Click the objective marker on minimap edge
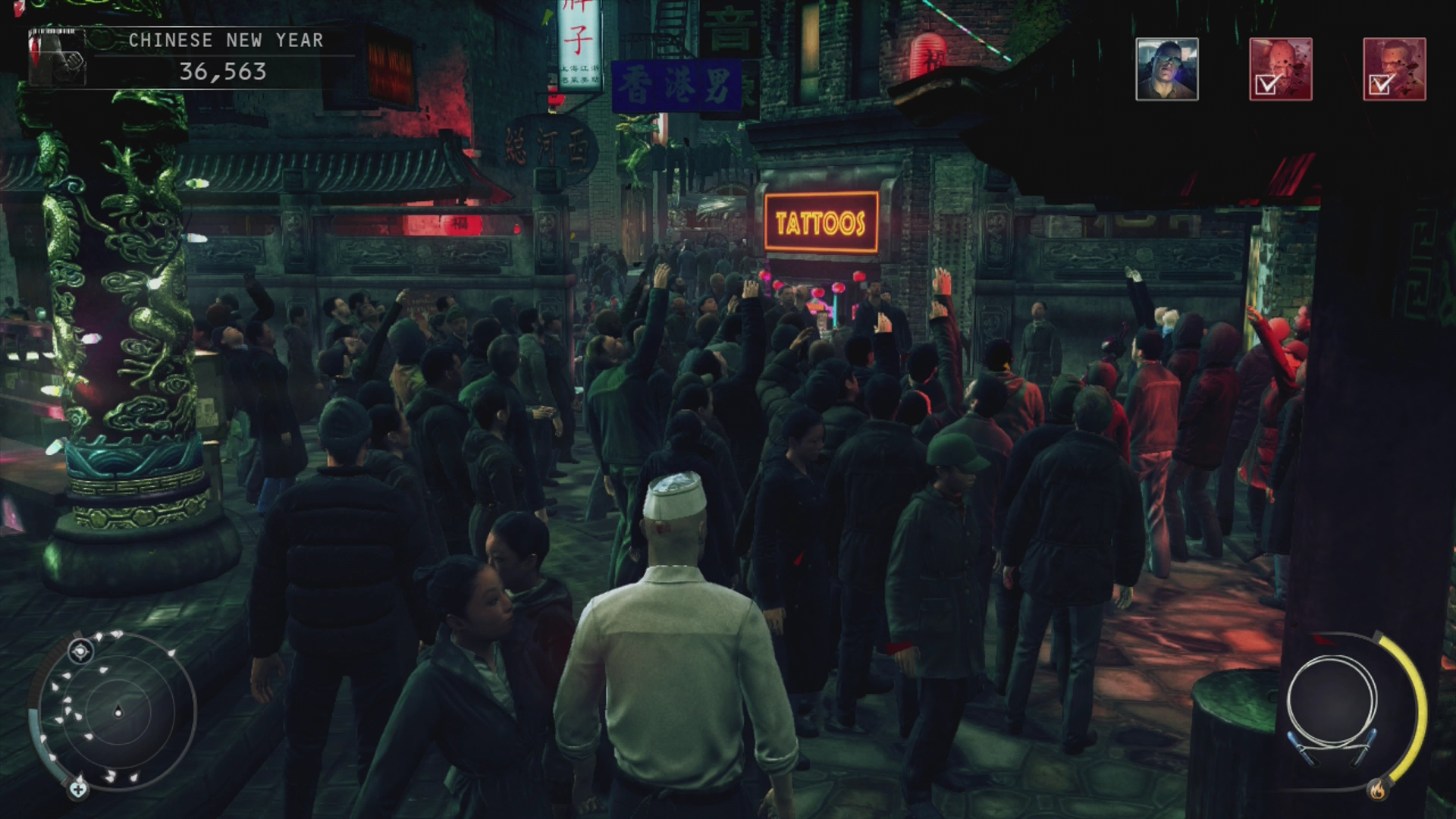Screen dimensions: 1456x819 pos(80,651)
